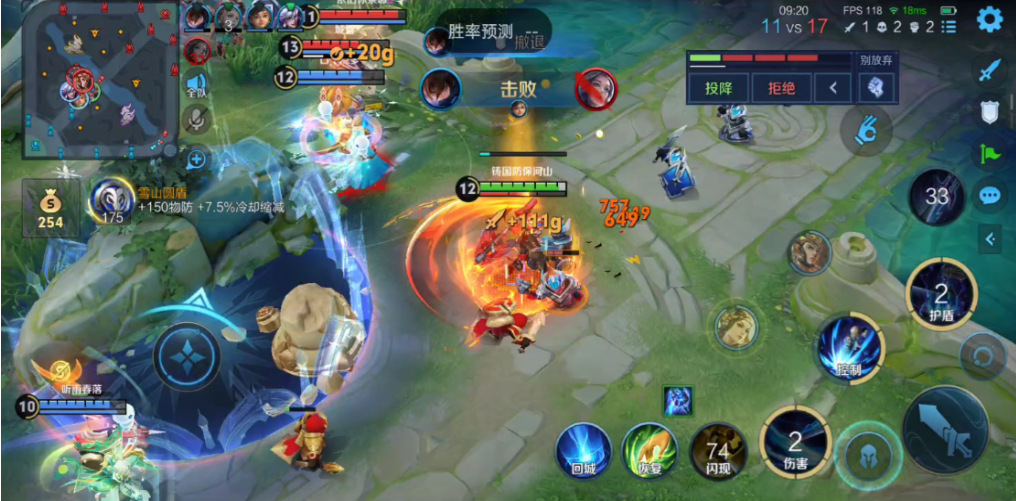
Task: Use the 恢复 heal ability
Action: (649, 451)
